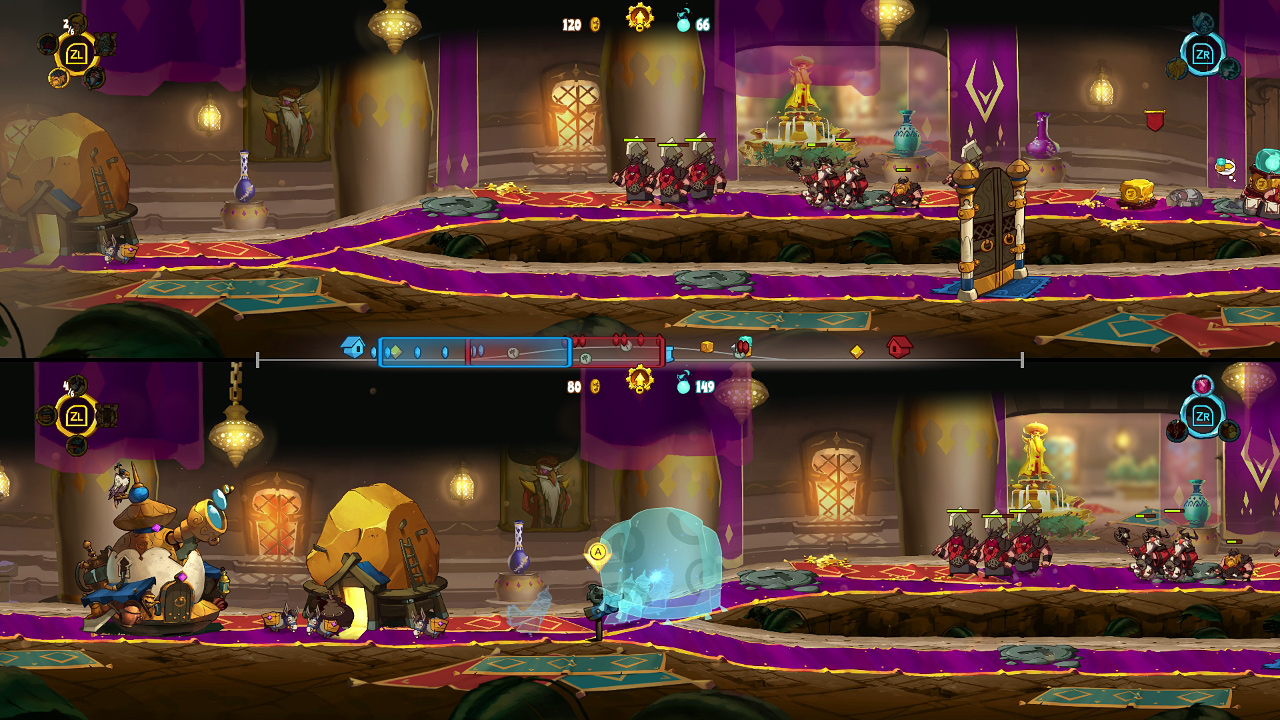Open the golden gear upgrade icon at top center
The image size is (1280, 720).
click(640, 16)
